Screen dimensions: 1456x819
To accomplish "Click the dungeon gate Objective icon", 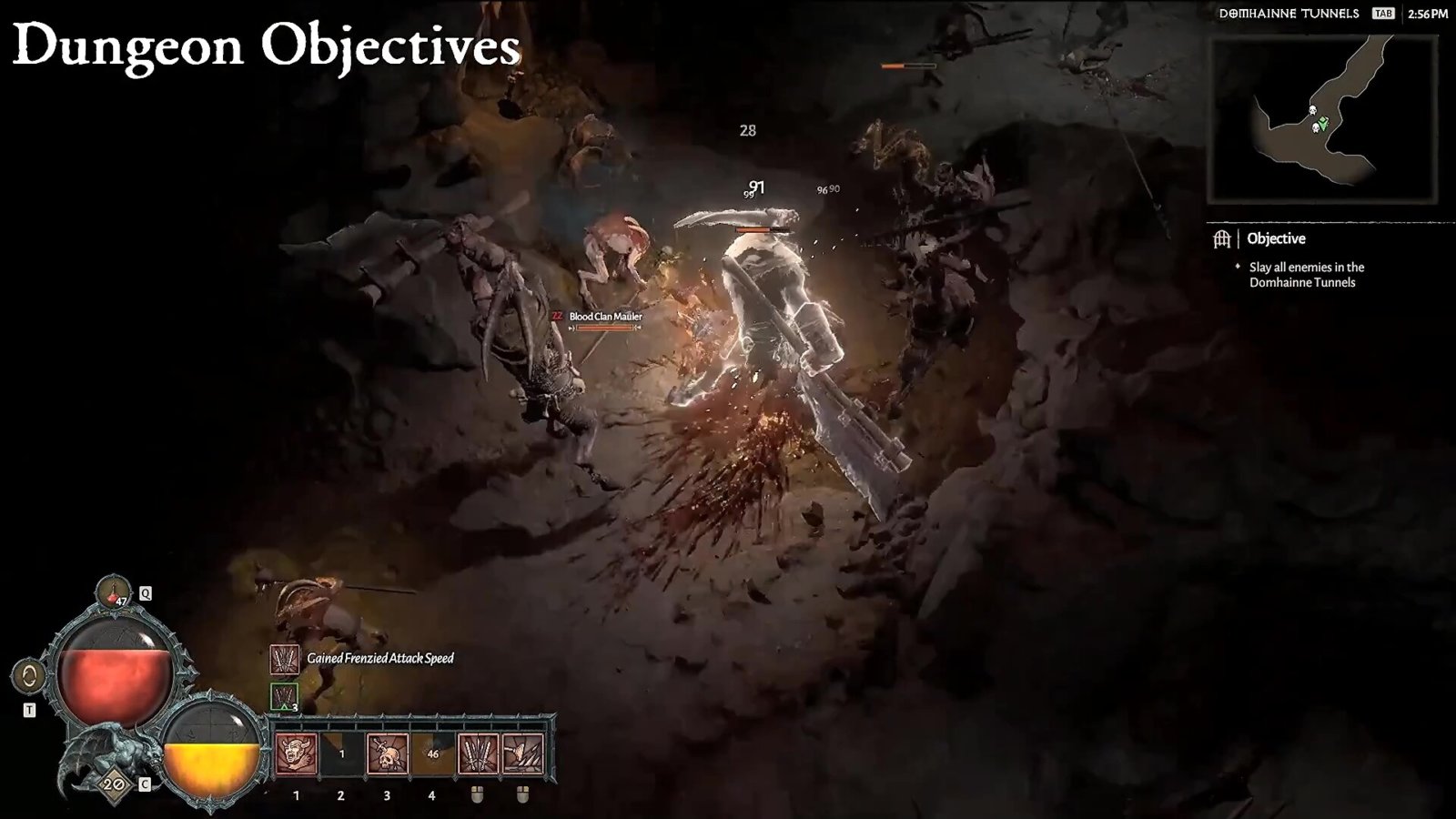I will [x=1221, y=238].
